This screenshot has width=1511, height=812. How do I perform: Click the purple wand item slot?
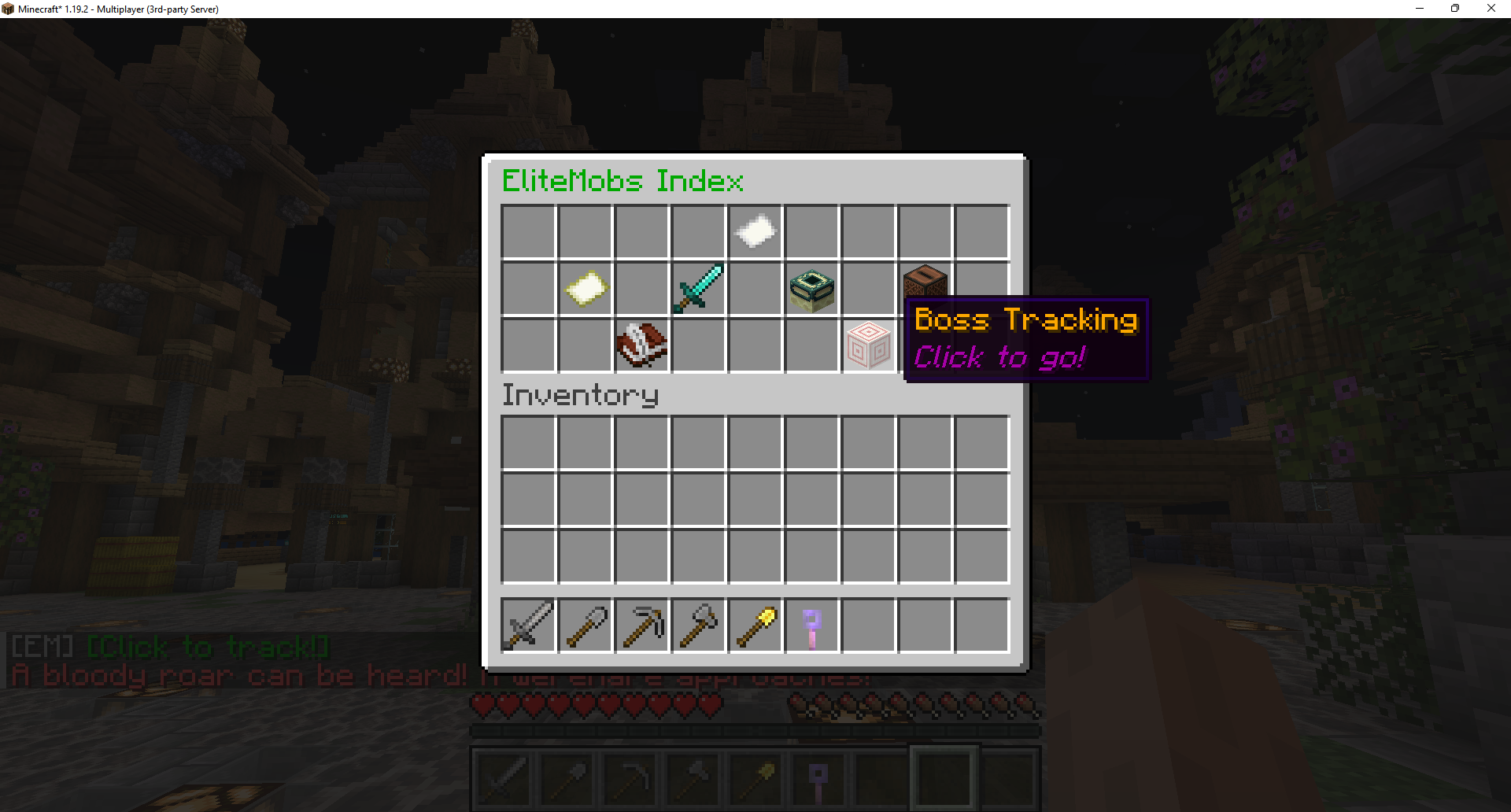click(x=811, y=626)
